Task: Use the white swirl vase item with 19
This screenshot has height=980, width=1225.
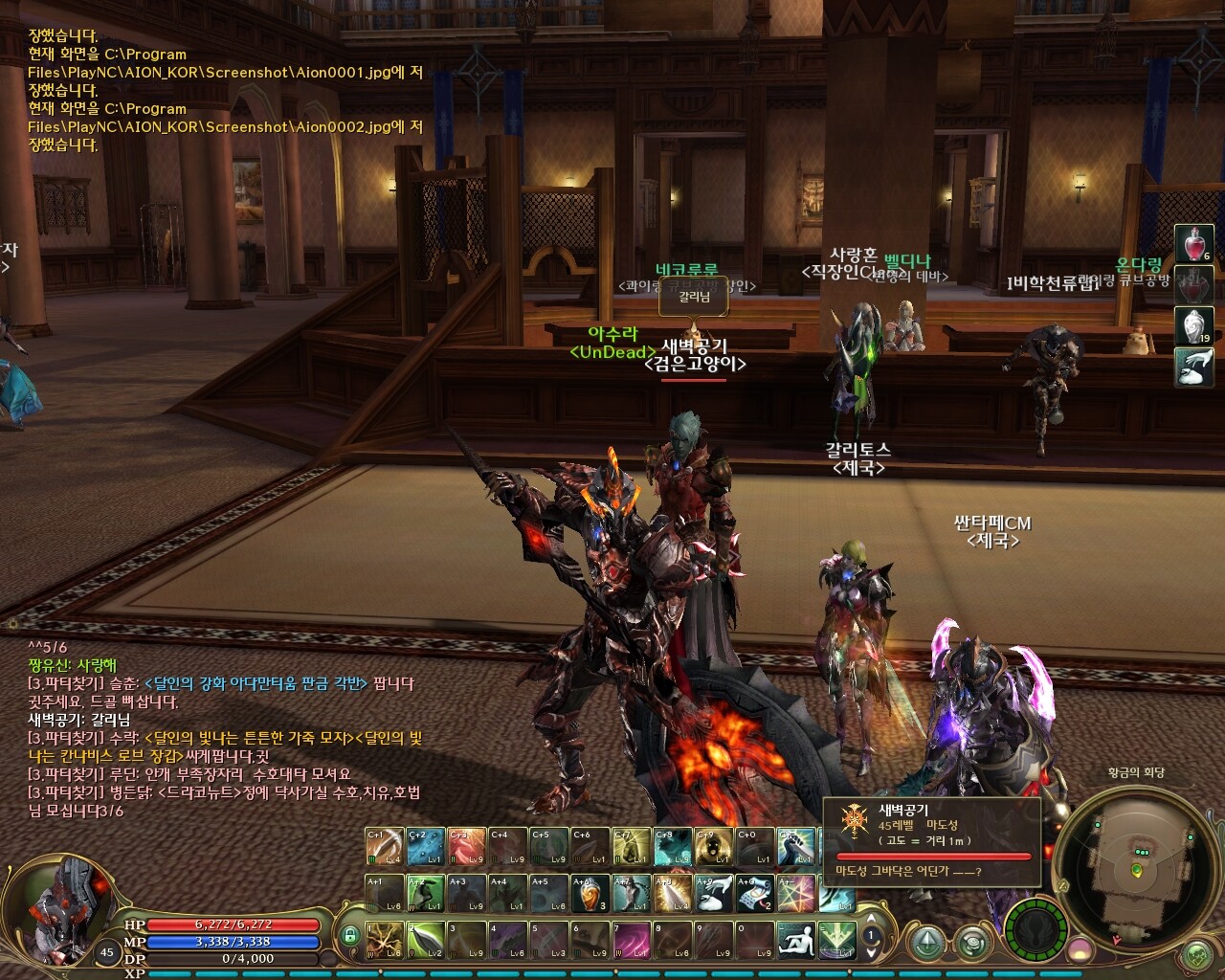Action: click(1193, 326)
